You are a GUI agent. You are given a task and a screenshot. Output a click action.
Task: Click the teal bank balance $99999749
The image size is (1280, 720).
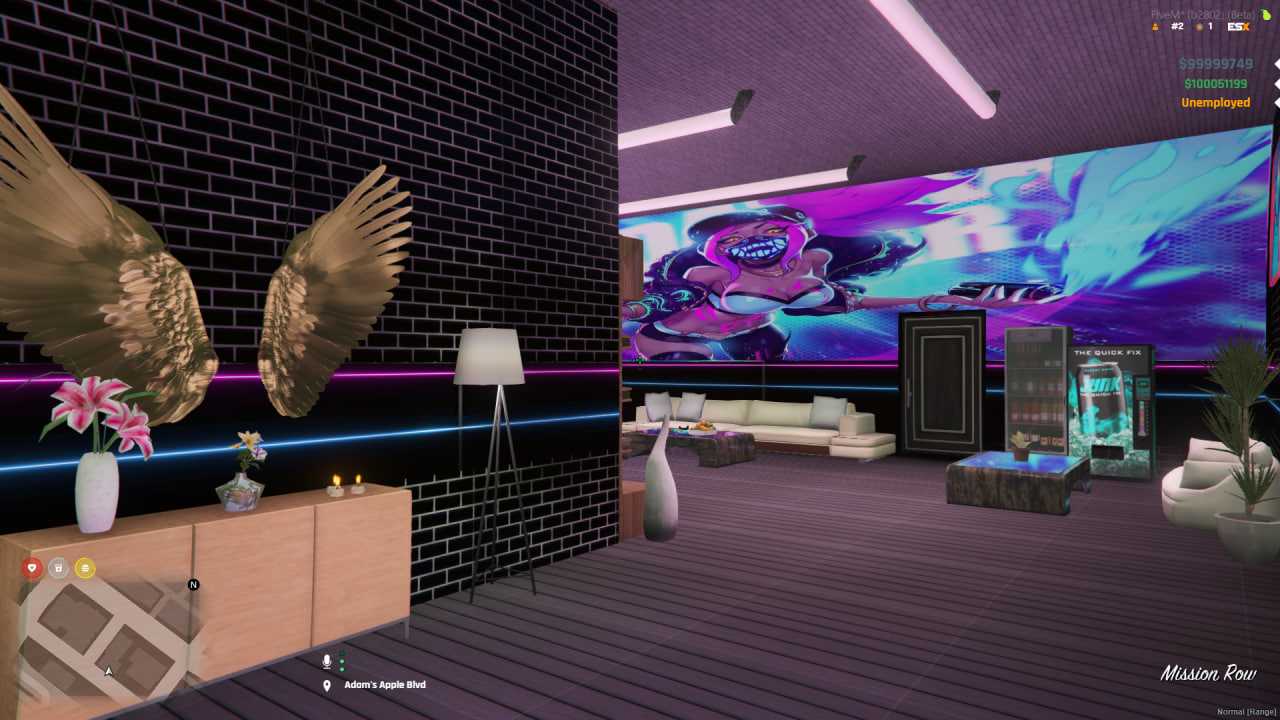click(x=1214, y=63)
